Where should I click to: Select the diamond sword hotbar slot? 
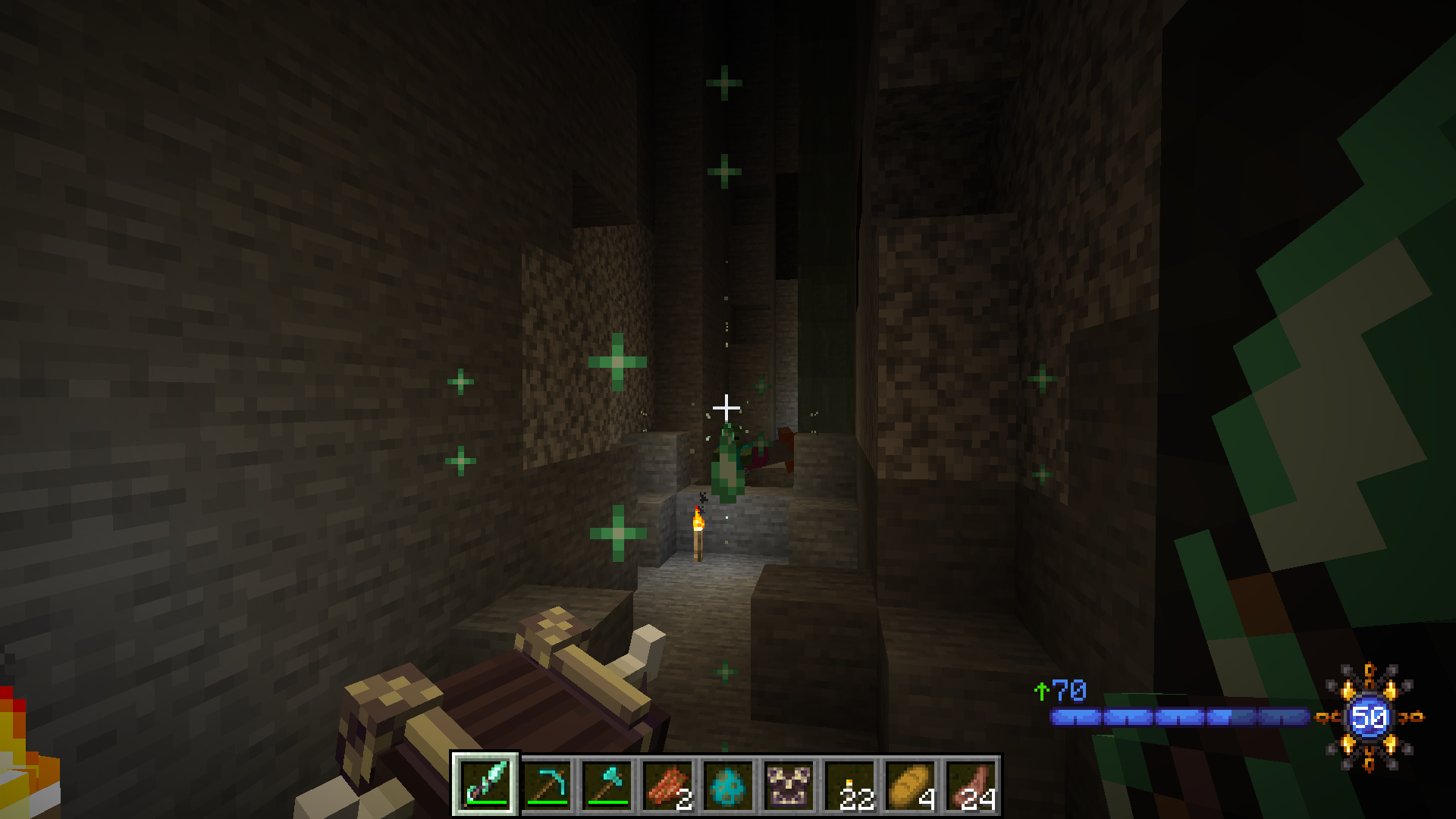tap(485, 785)
